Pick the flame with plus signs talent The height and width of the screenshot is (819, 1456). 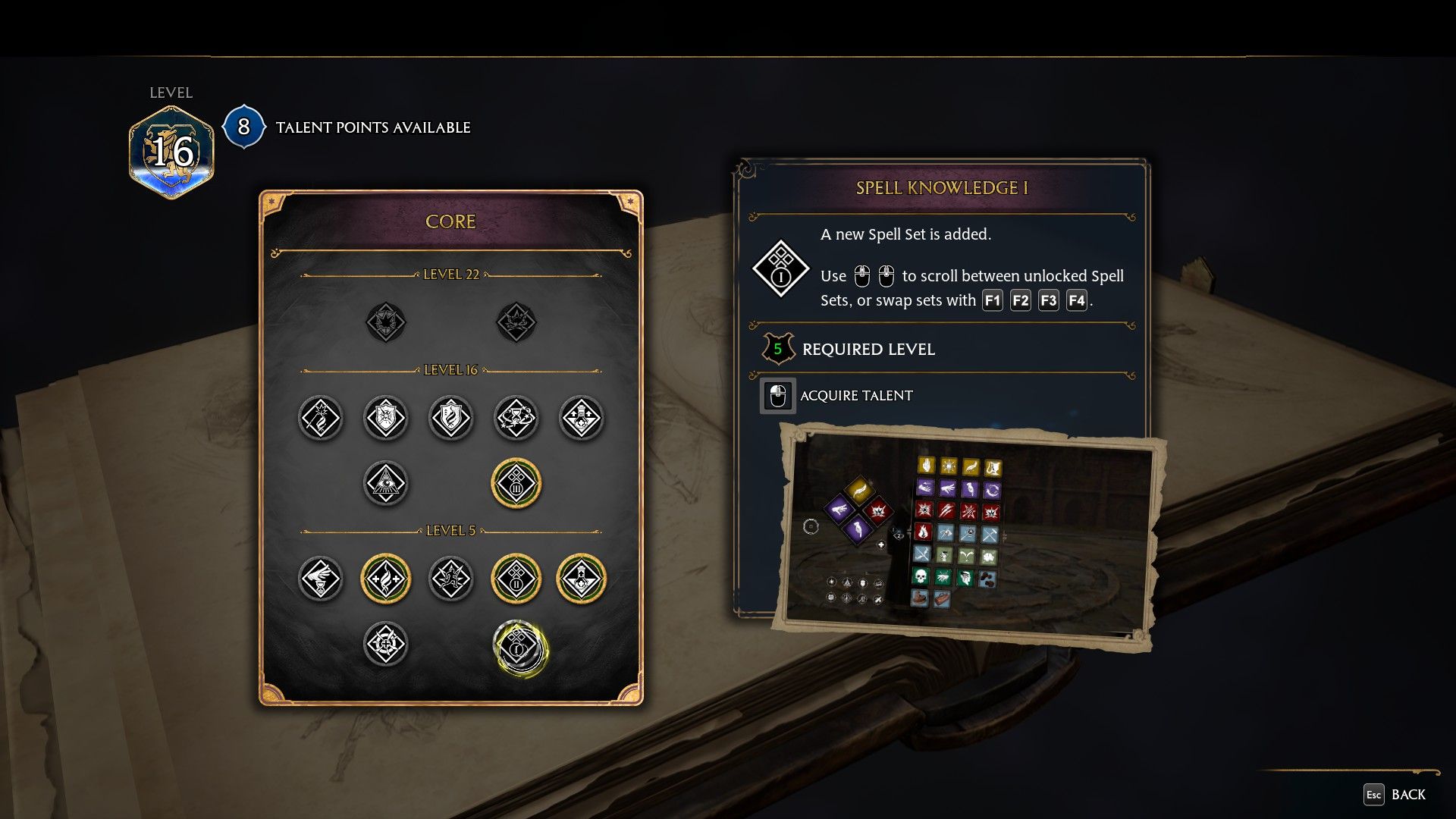(386, 579)
